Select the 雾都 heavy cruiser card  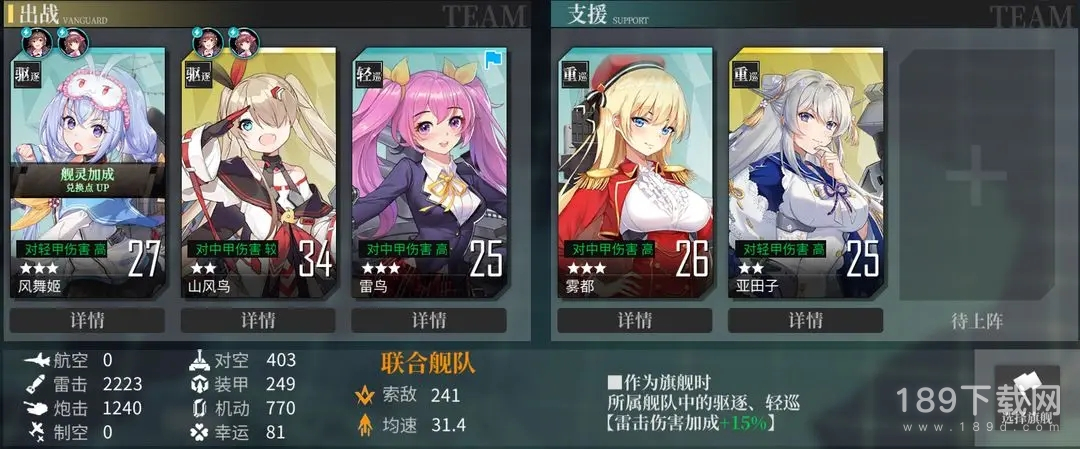(x=634, y=170)
